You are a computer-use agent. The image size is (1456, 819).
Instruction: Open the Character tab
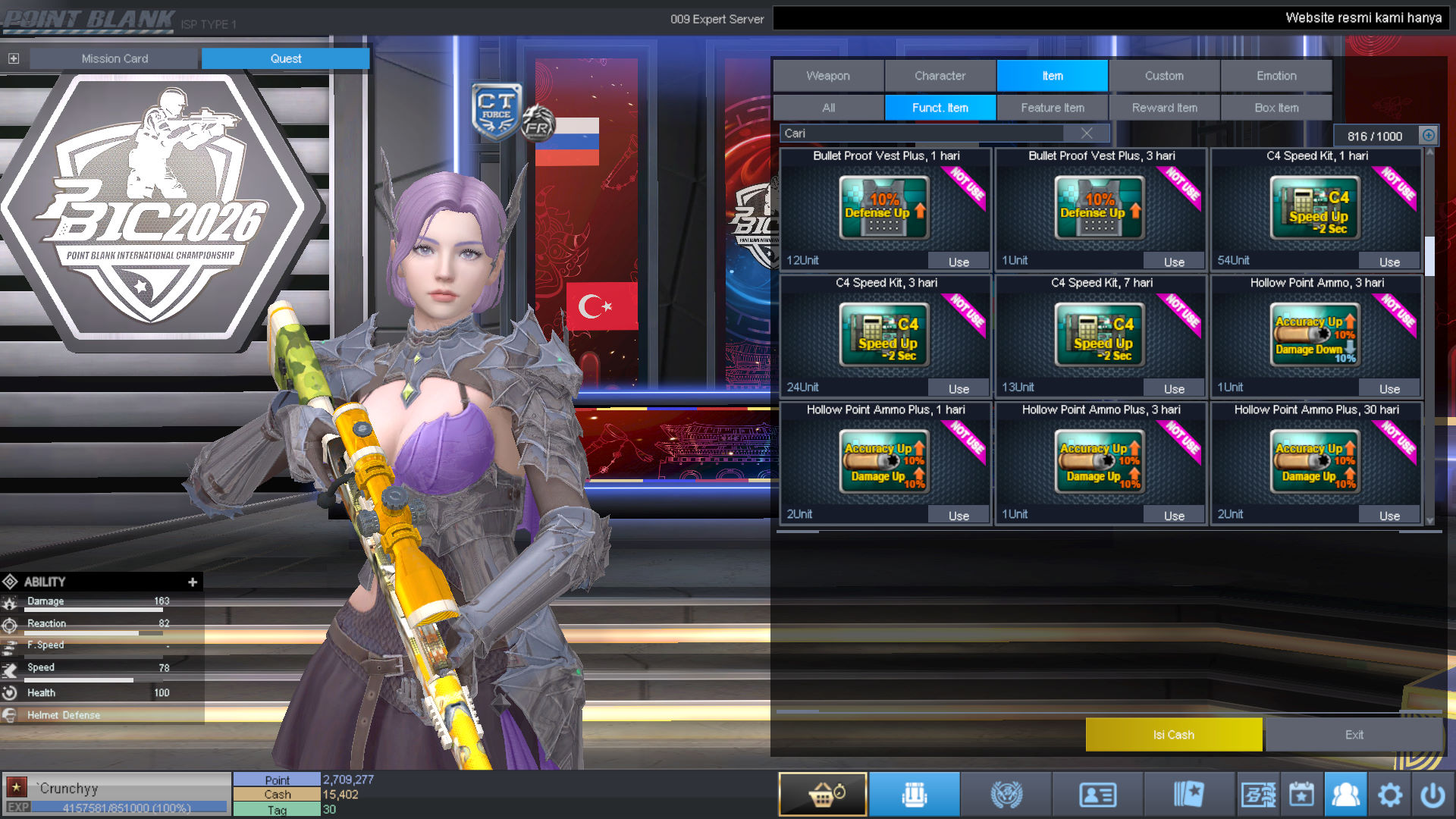[940, 76]
